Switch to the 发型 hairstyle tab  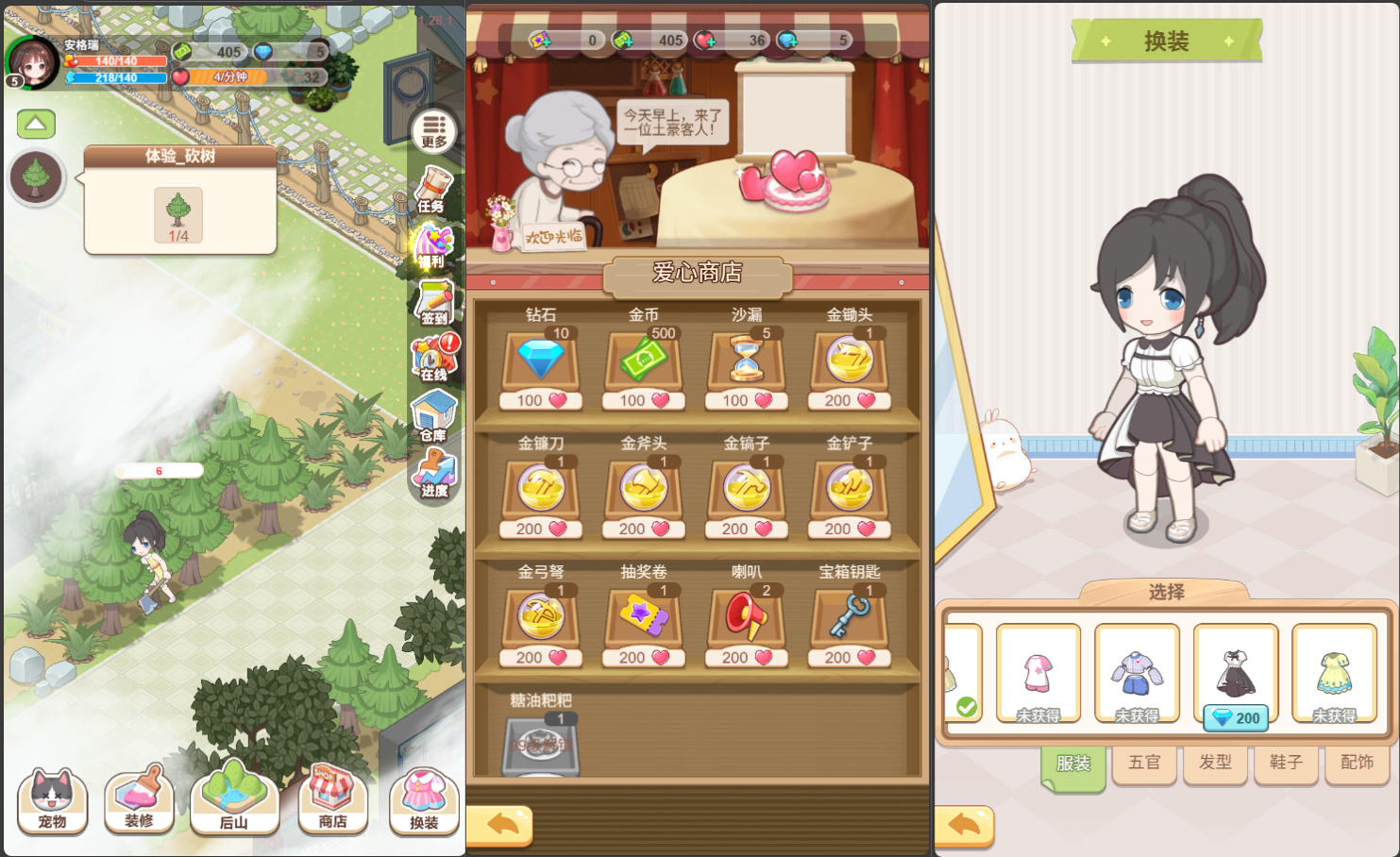[1216, 765]
